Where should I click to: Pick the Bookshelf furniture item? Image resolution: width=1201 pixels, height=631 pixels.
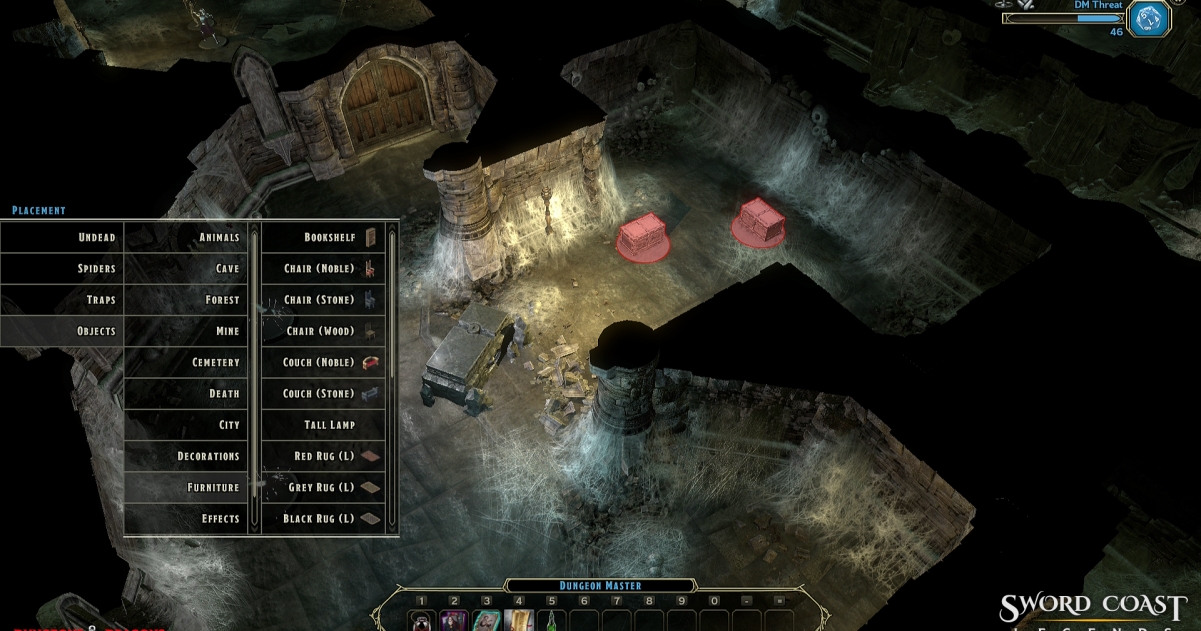[x=323, y=237]
